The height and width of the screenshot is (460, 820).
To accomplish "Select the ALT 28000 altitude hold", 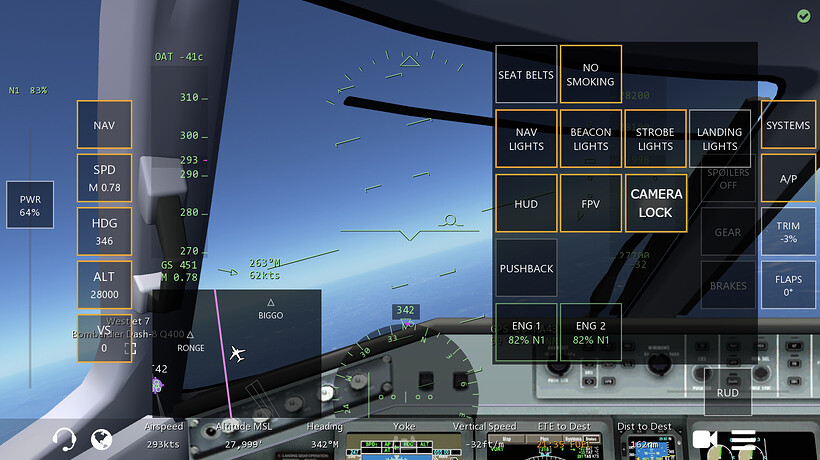I will coord(104,285).
